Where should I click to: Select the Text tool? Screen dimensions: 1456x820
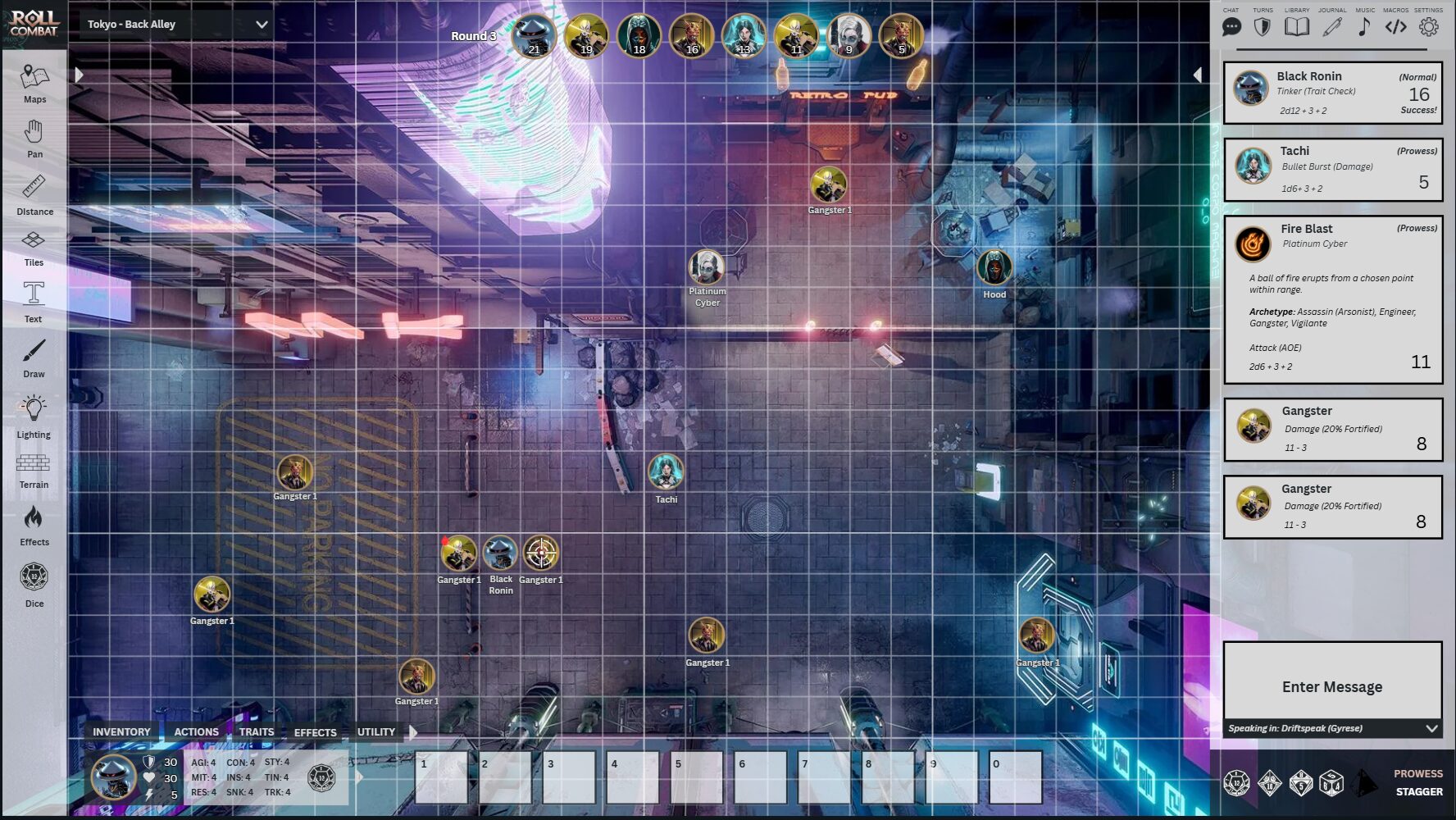tap(34, 300)
